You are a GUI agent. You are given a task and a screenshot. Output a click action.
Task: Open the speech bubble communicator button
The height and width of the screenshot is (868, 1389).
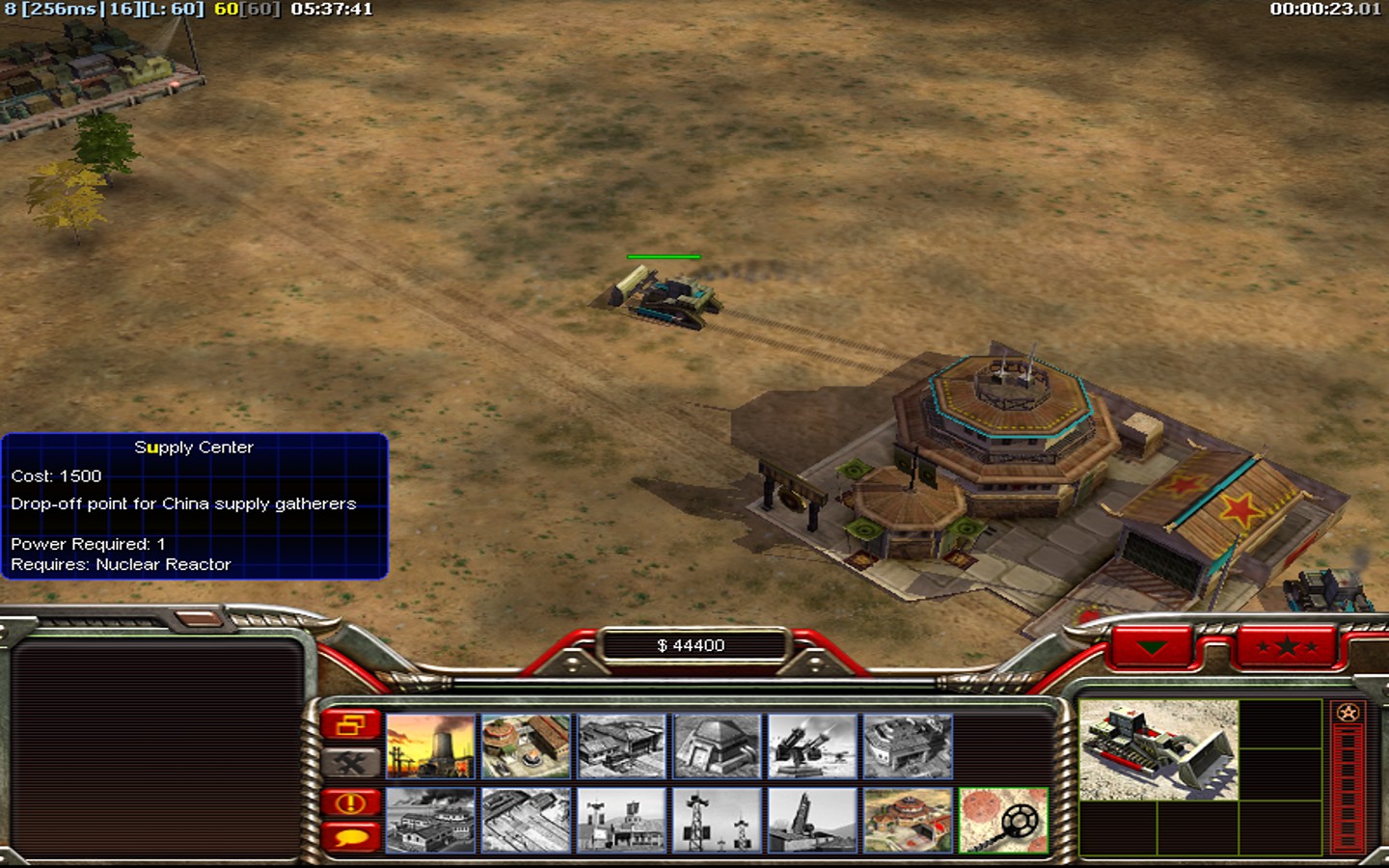(x=351, y=835)
